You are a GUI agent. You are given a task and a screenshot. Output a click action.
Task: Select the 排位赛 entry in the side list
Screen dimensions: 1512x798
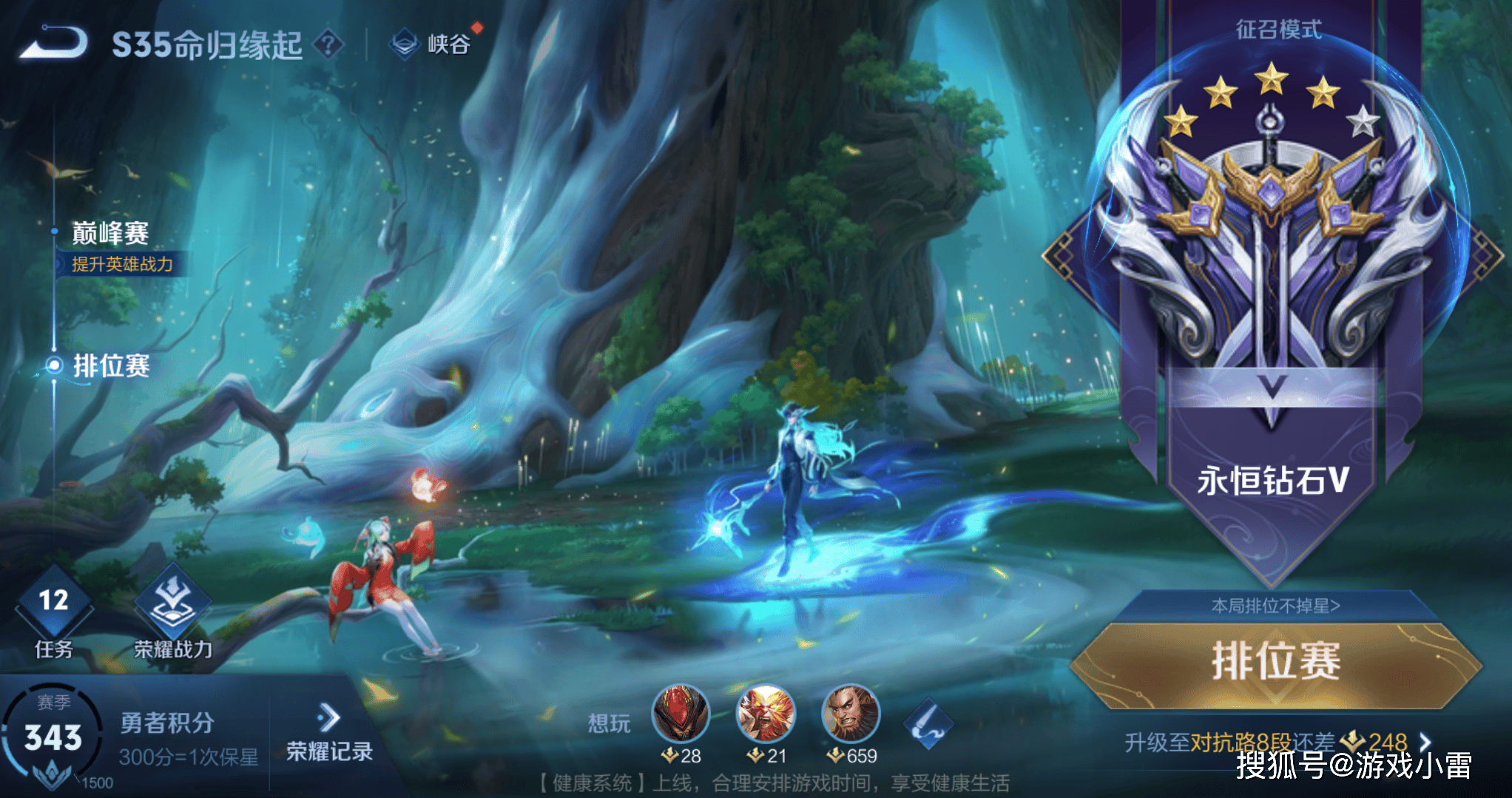coord(111,365)
